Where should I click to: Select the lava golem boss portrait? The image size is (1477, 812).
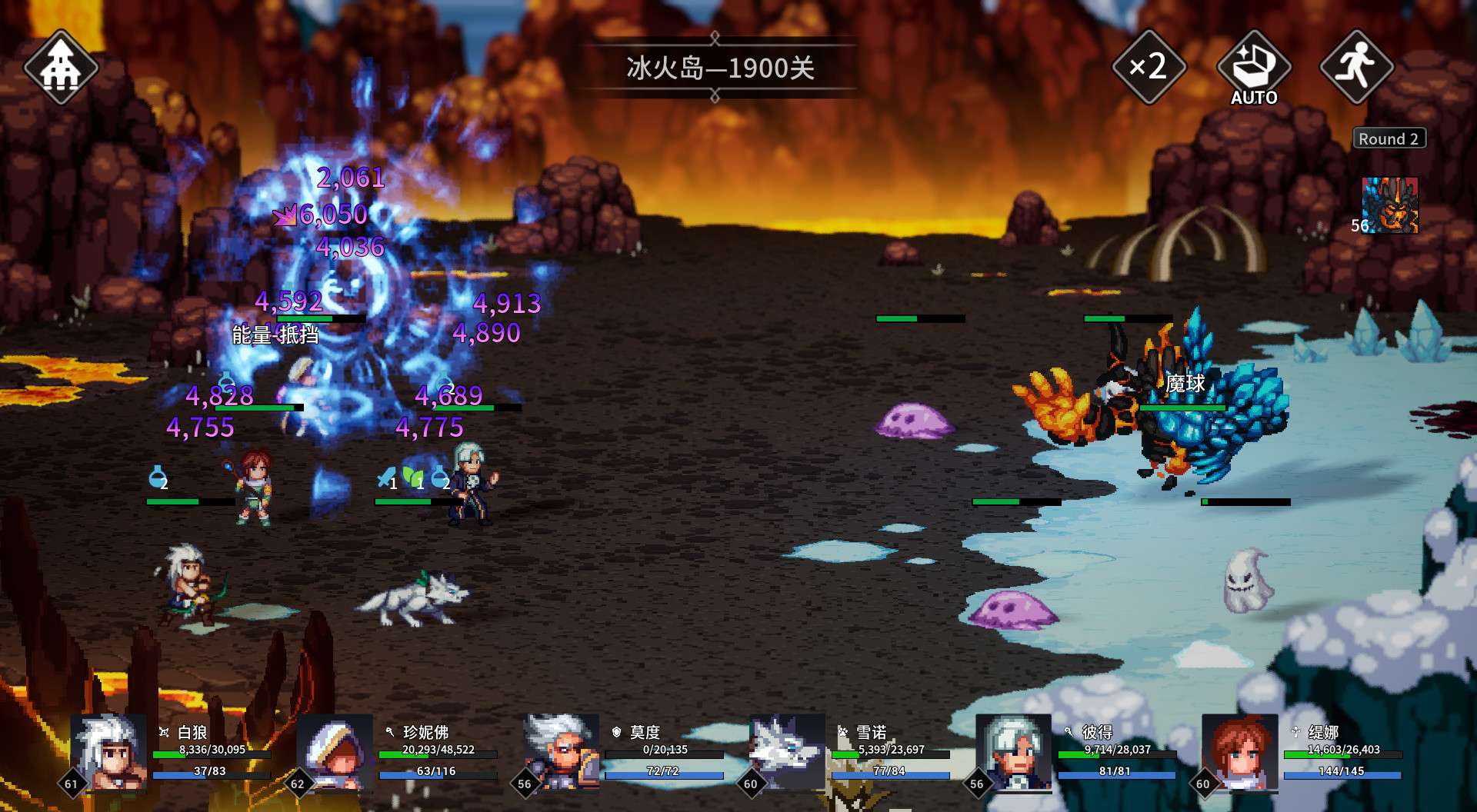point(1390,205)
